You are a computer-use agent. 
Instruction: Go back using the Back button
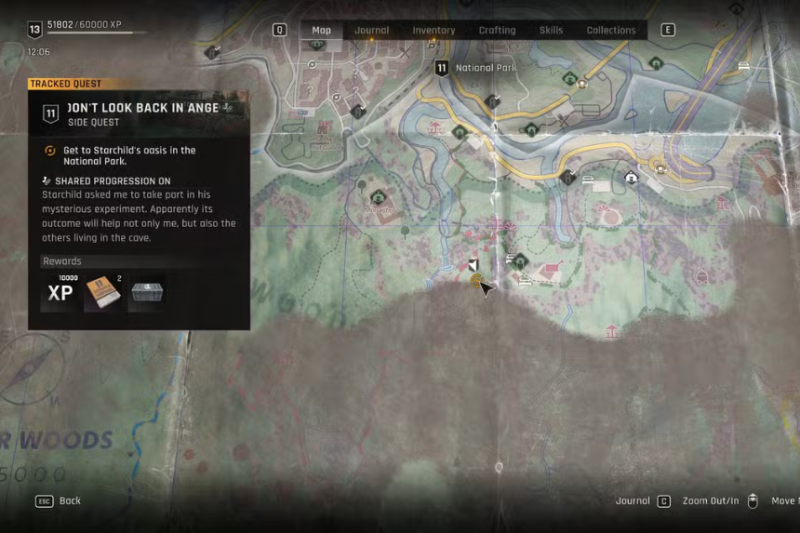(x=69, y=501)
